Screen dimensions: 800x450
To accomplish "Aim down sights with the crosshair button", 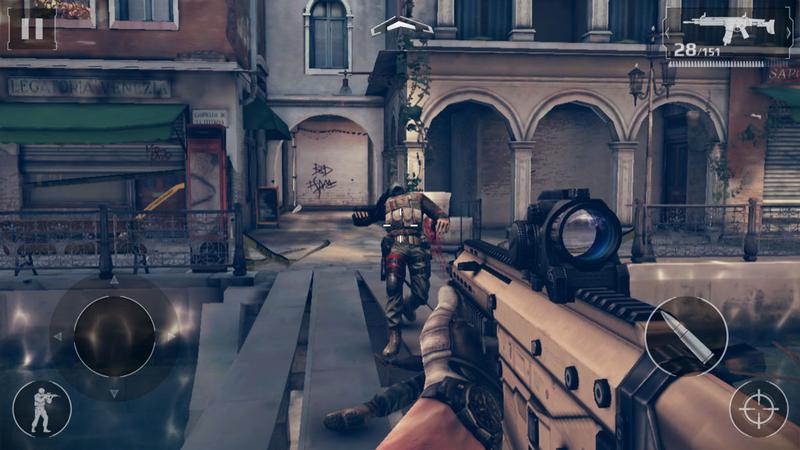I will click(758, 408).
